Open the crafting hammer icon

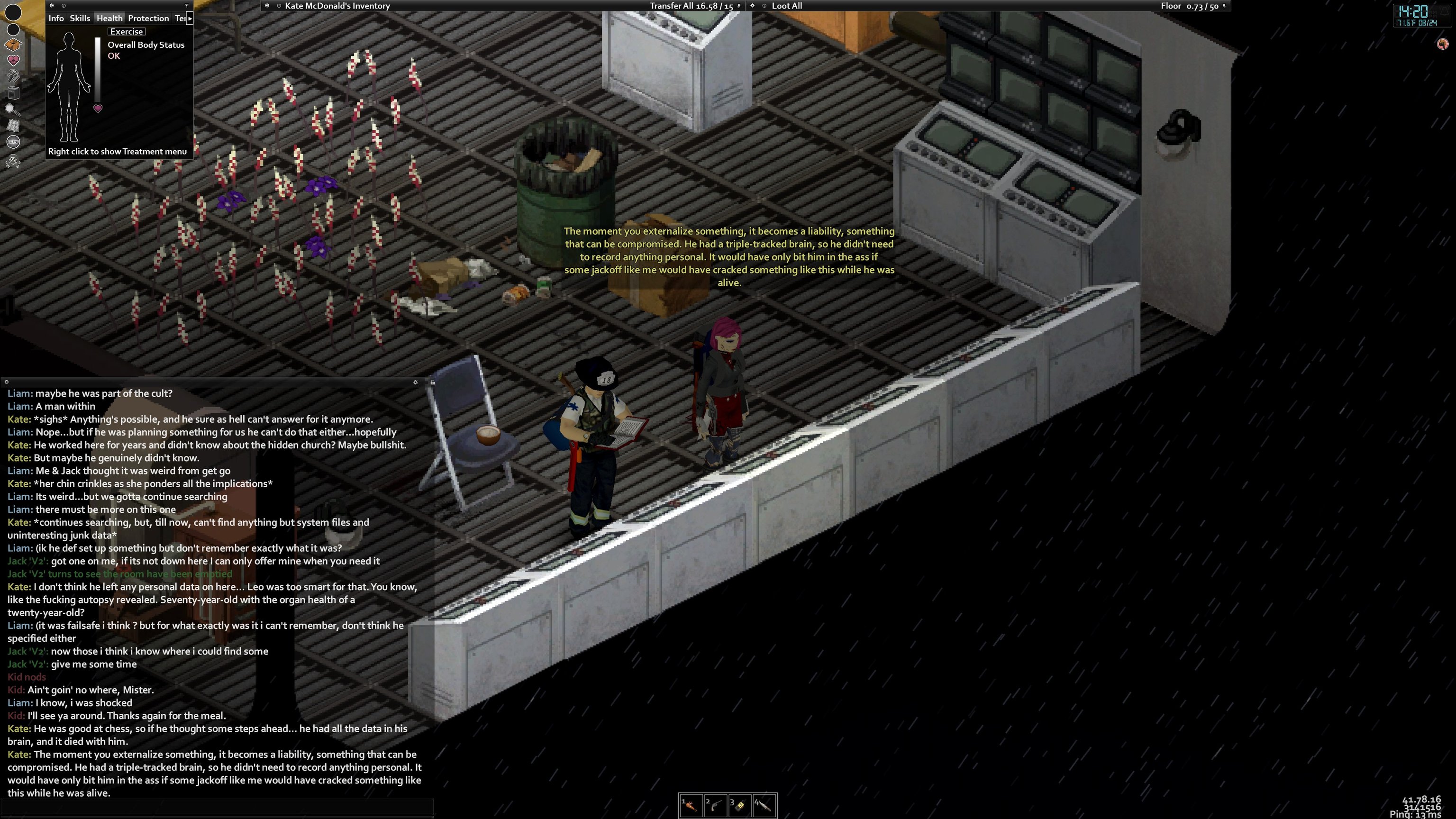pos(13,76)
